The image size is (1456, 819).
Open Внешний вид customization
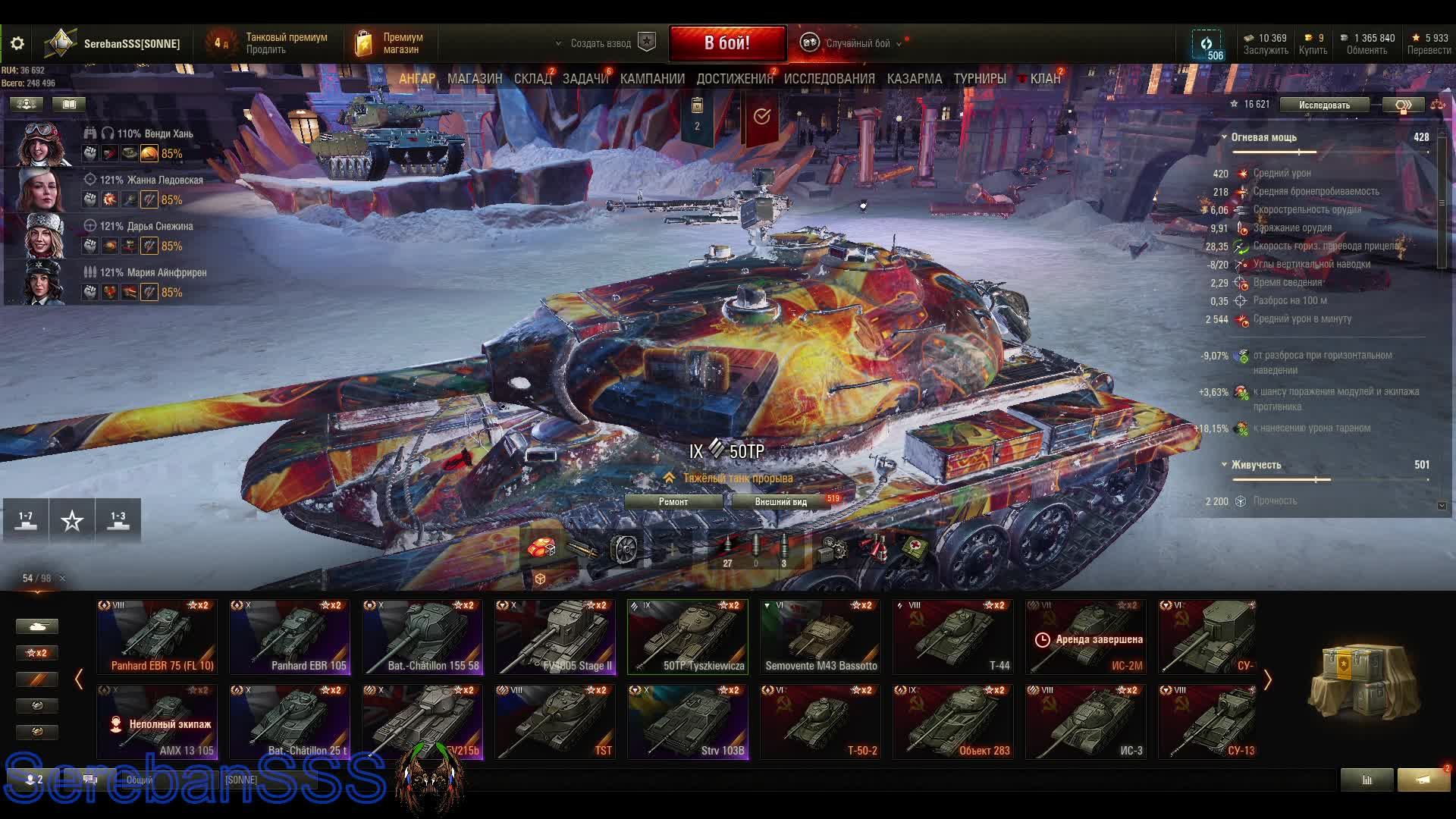point(781,502)
